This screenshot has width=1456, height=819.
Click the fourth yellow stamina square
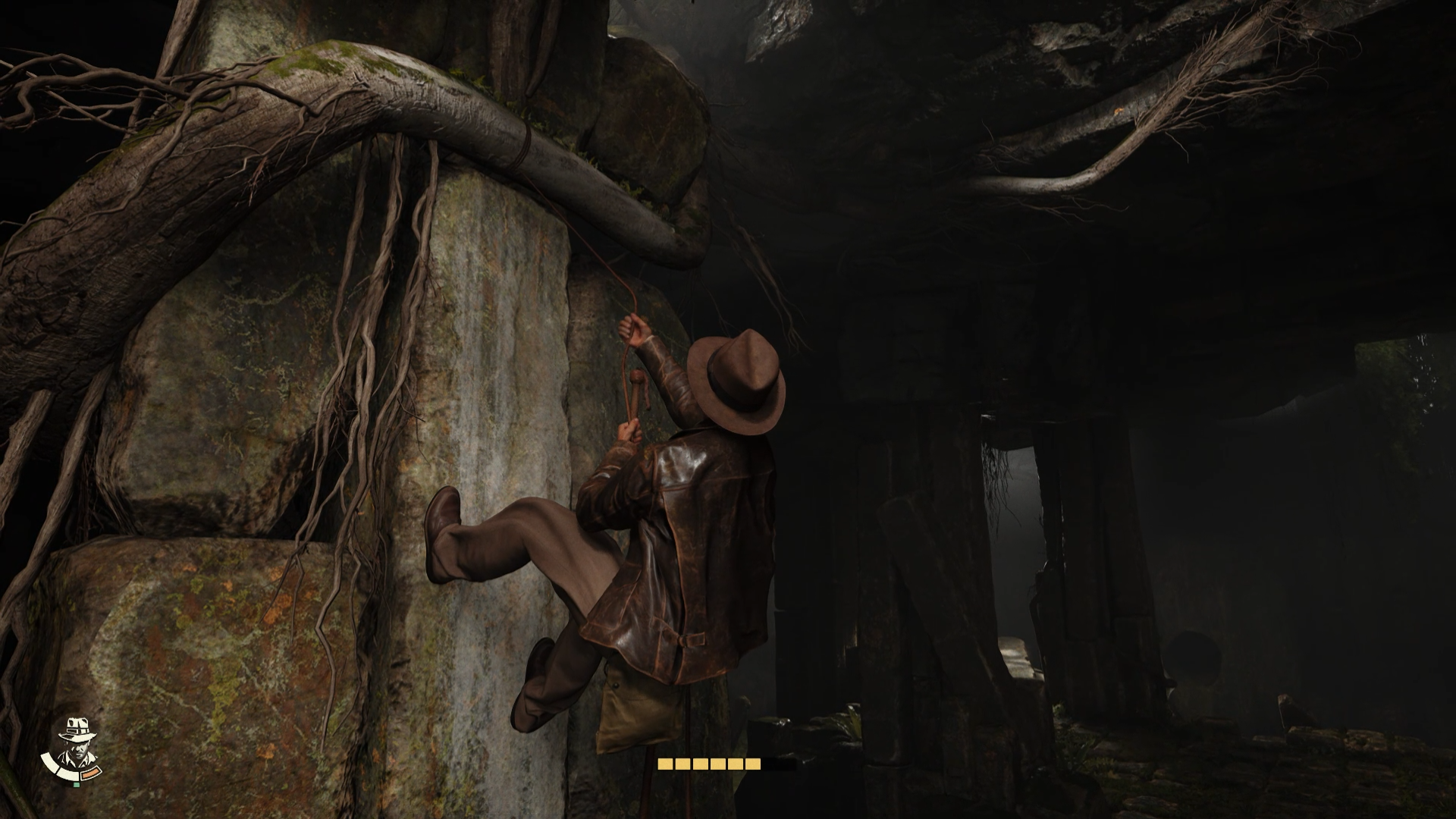[718, 764]
